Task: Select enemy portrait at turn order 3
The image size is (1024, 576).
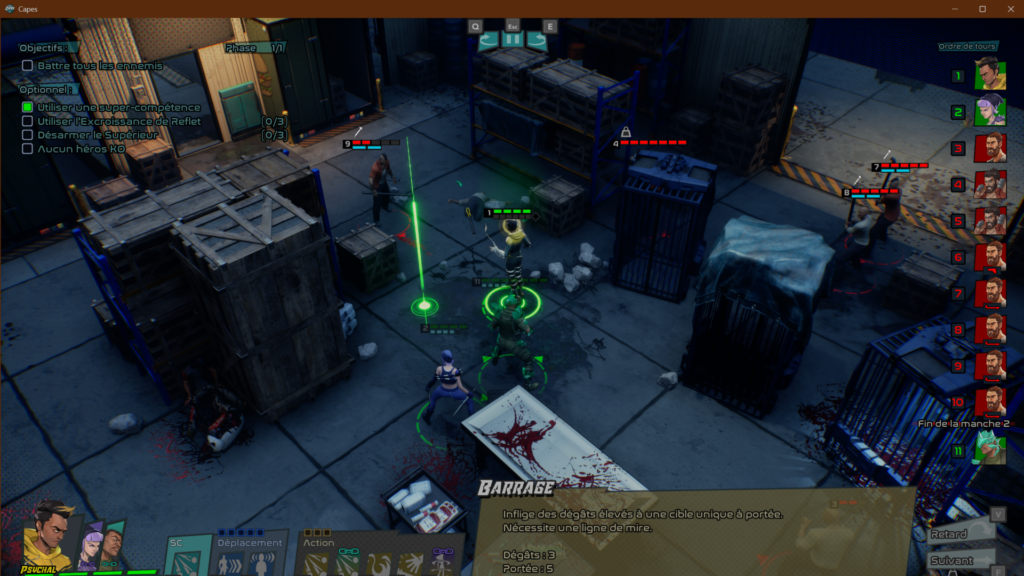Action: (x=989, y=148)
